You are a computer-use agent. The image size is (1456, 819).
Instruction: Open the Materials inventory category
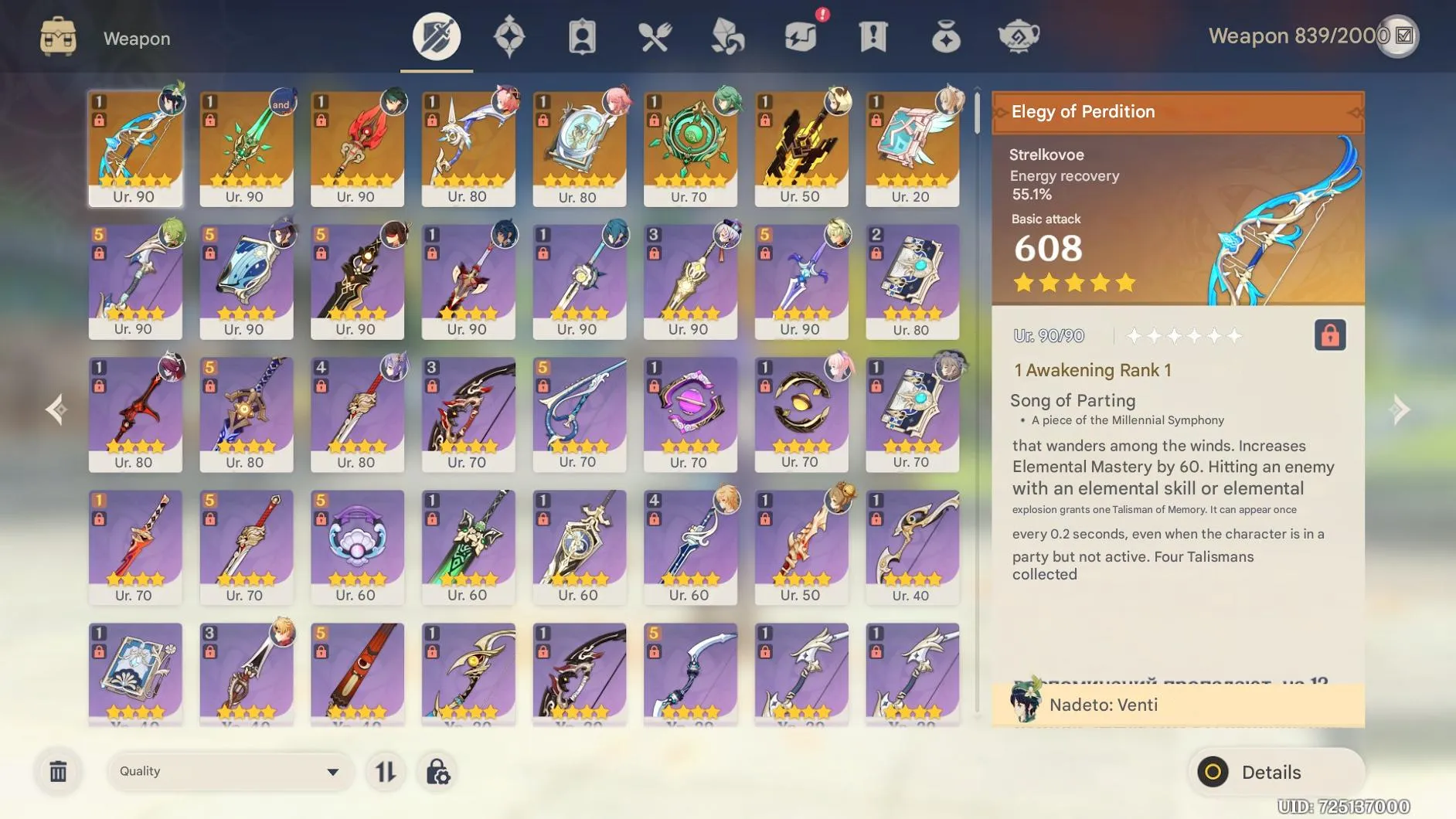pos(727,36)
